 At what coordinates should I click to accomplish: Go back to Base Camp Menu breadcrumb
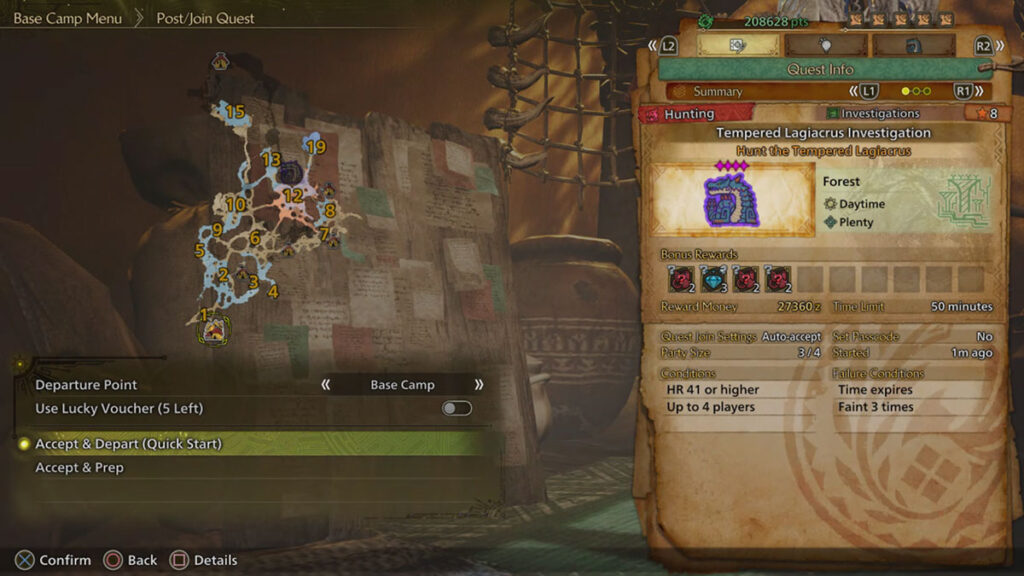click(x=67, y=18)
